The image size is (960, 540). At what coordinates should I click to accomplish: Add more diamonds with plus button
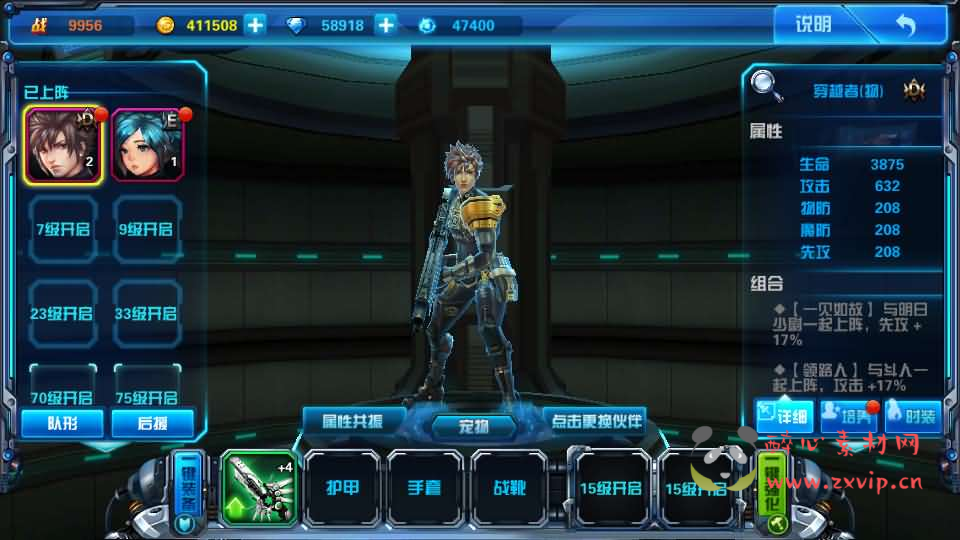click(386, 25)
